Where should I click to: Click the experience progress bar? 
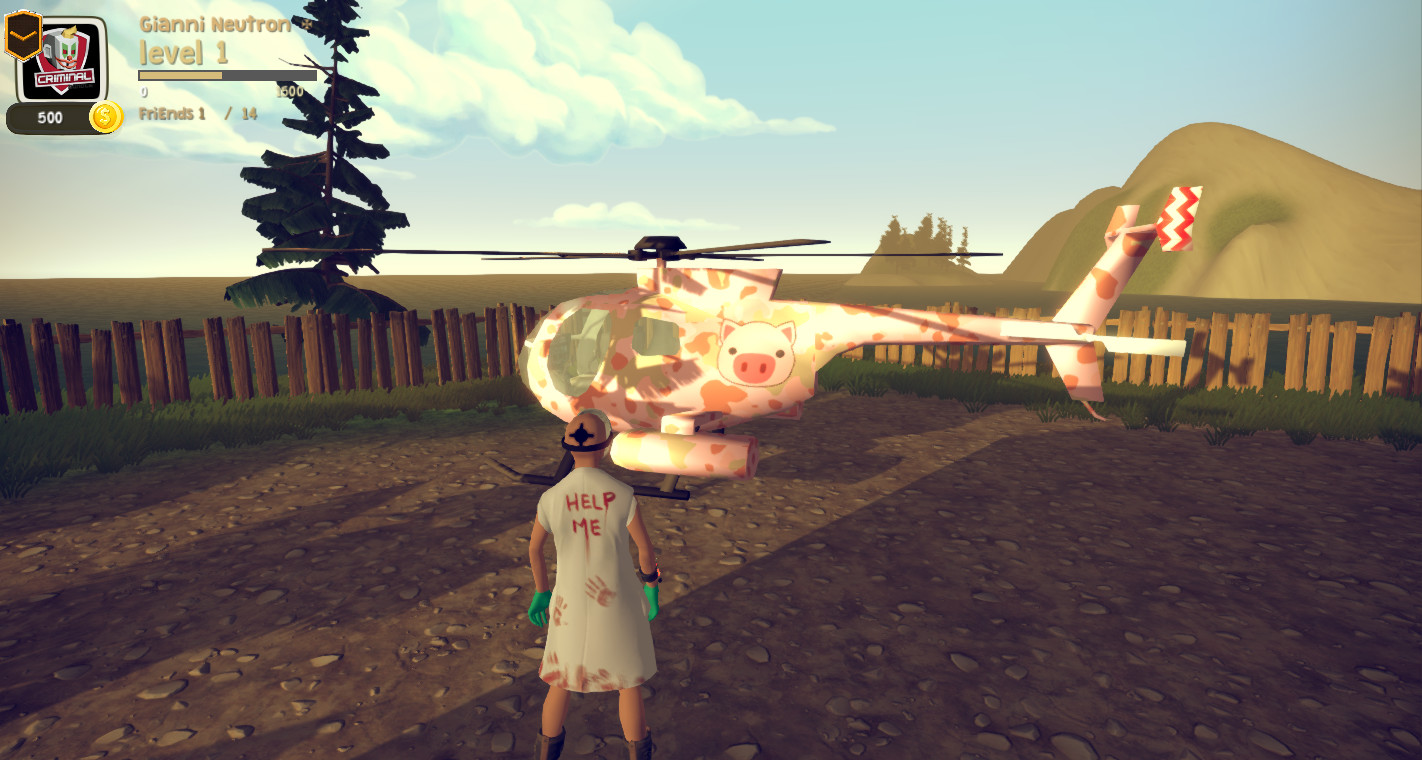coord(228,73)
